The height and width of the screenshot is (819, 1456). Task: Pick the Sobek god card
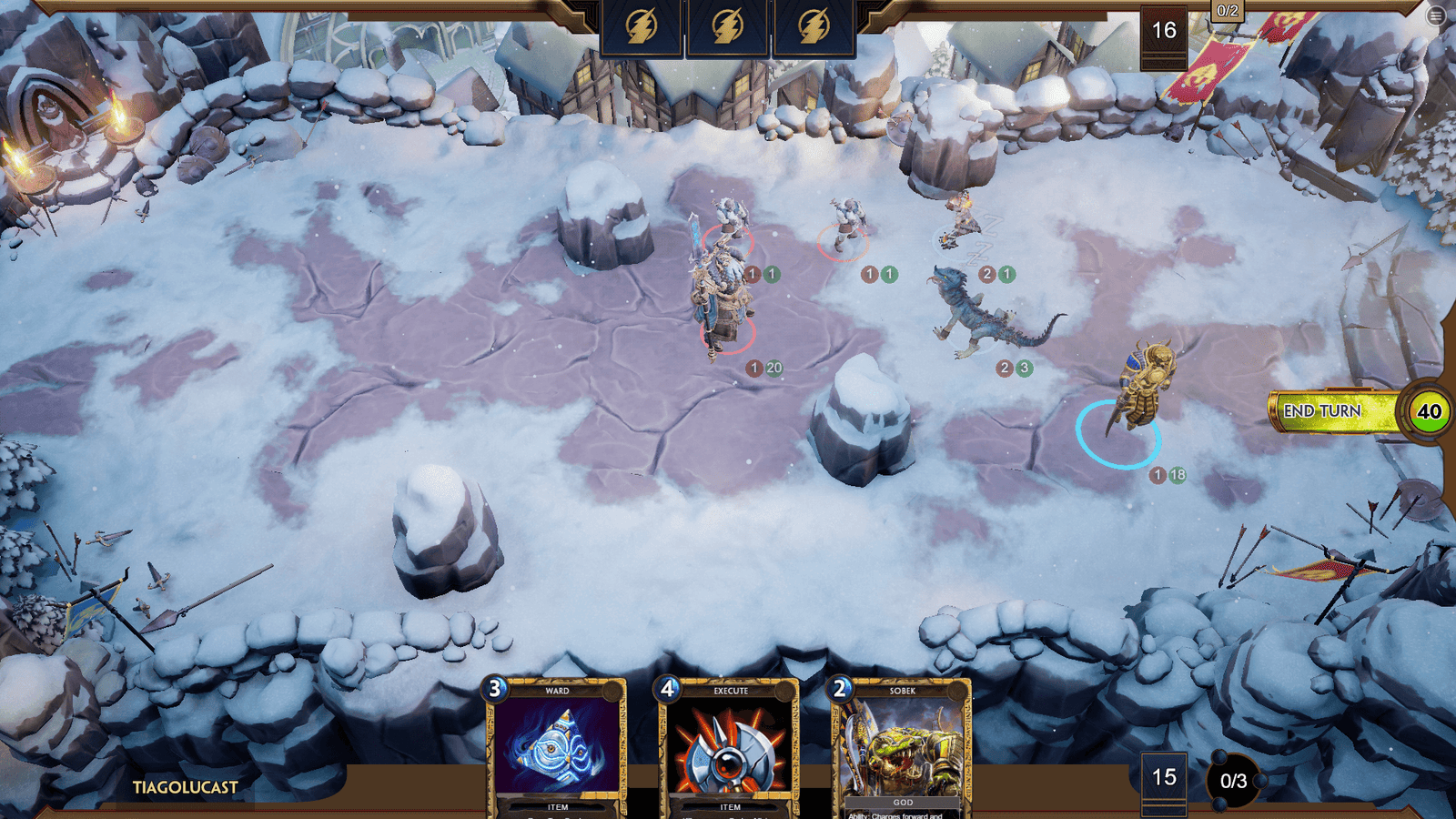[x=901, y=748]
